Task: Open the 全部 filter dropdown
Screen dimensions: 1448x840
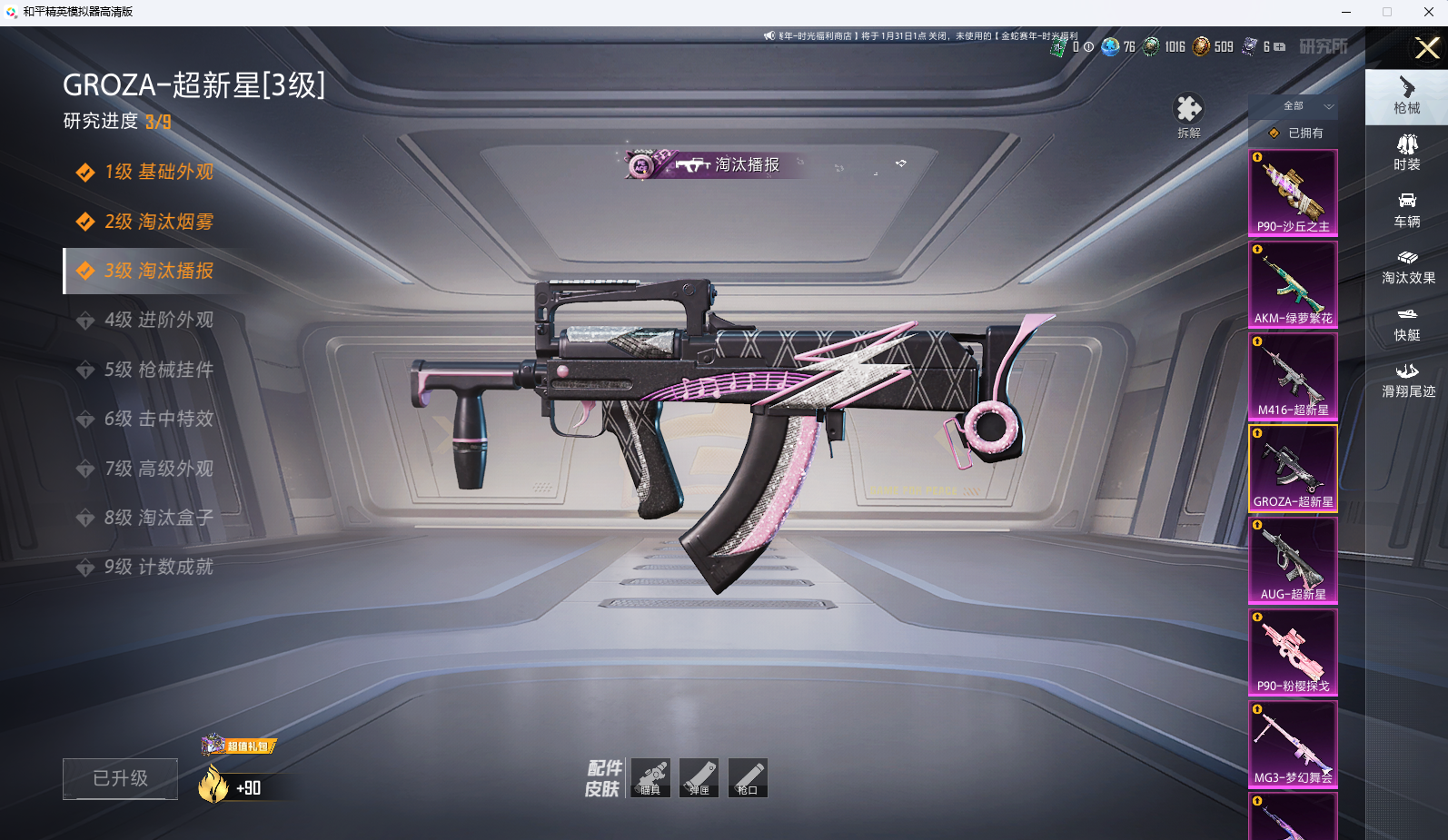Action: pyautogui.click(x=1306, y=106)
